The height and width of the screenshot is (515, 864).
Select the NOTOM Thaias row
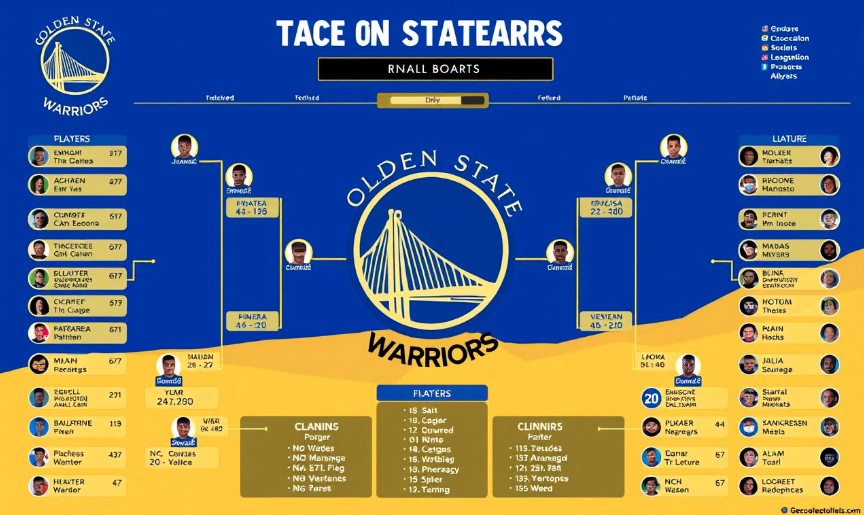point(789,306)
